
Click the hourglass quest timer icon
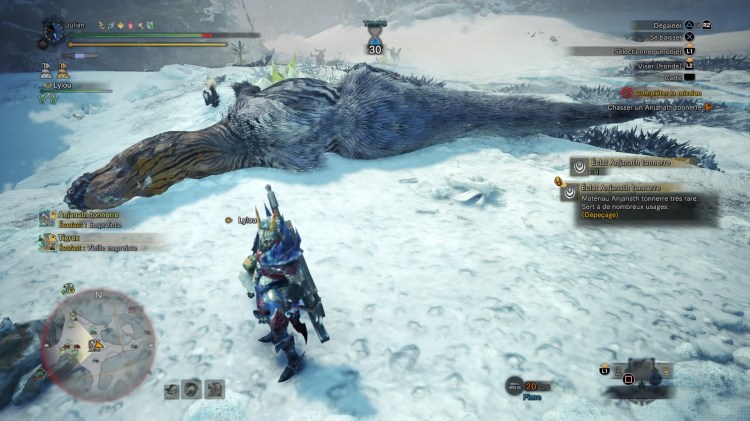tap(375, 31)
